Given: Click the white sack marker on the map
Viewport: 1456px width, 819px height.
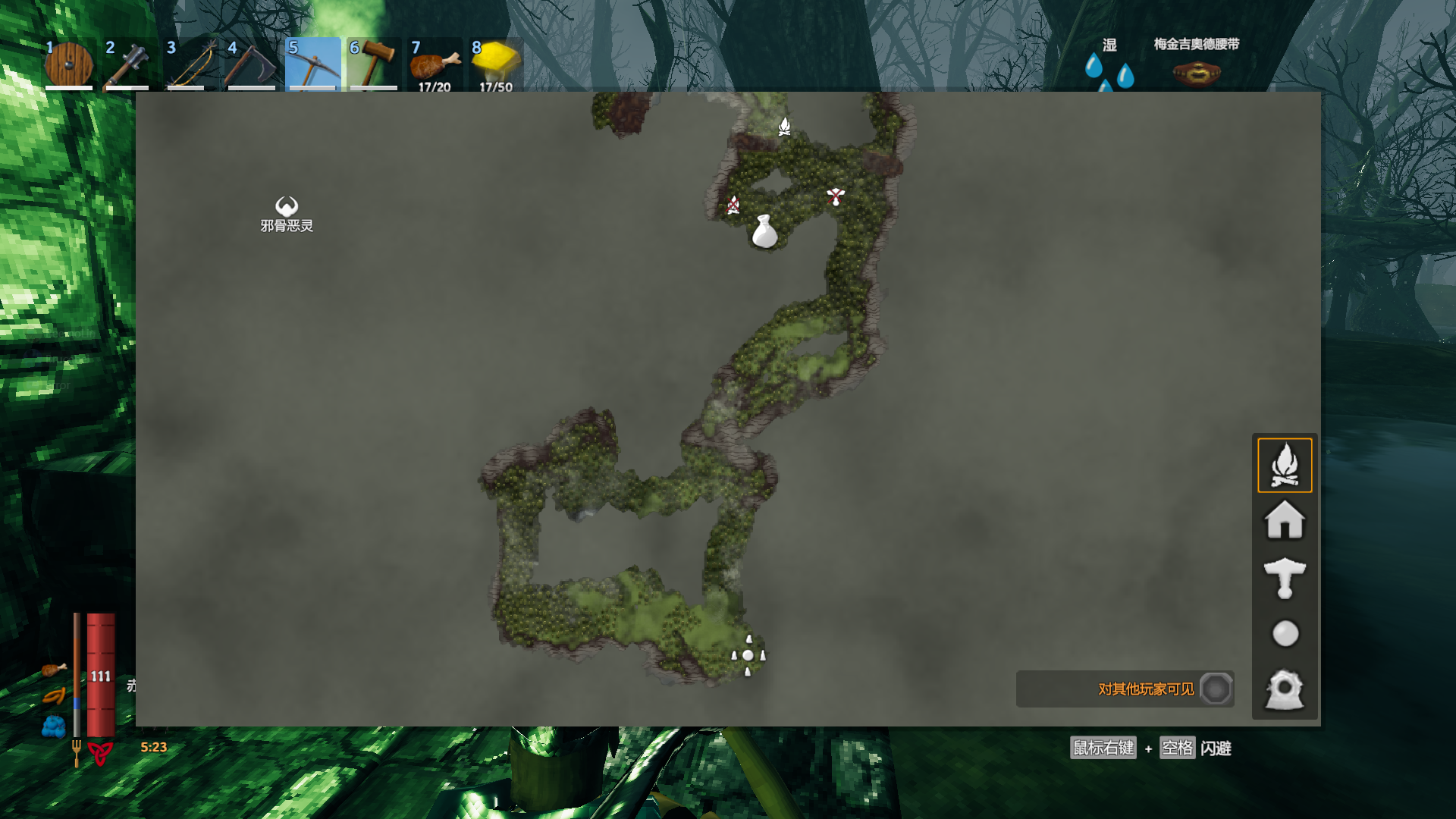Looking at the screenshot, I should pyautogui.click(x=764, y=232).
